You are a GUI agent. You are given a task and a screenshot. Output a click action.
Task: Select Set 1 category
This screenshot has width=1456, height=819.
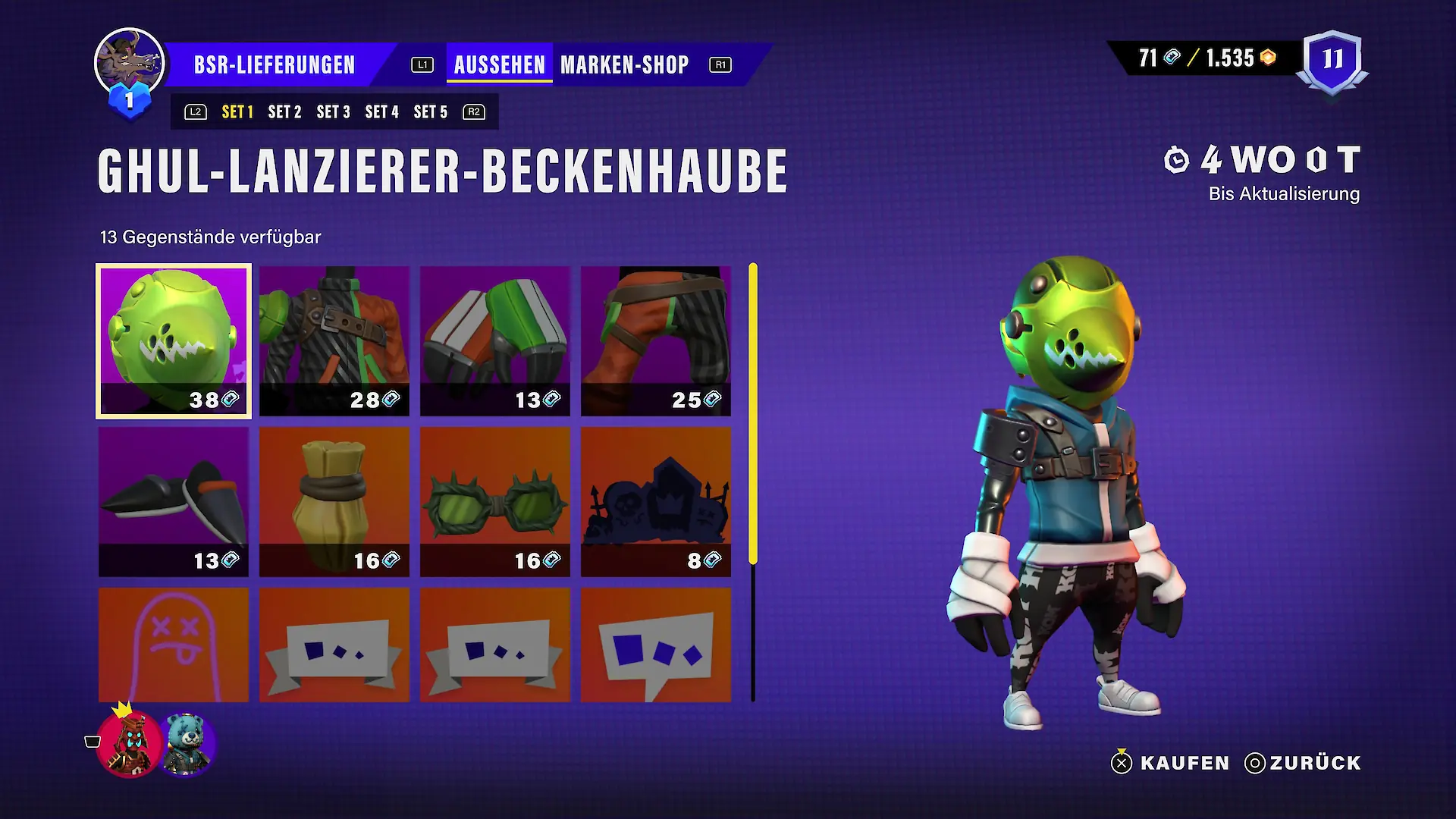(x=237, y=112)
